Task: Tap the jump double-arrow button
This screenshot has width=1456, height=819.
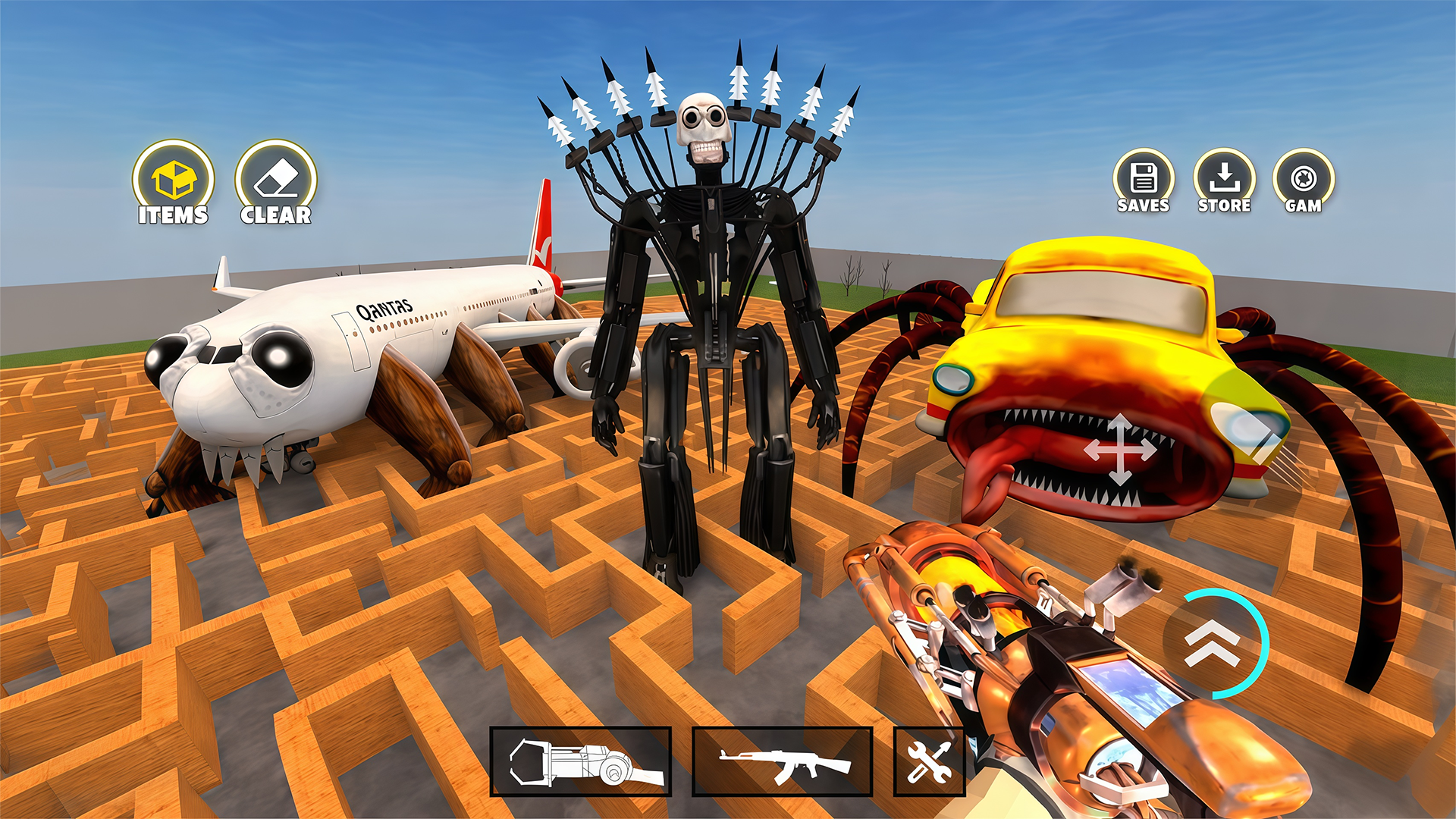Action: coord(1212,643)
